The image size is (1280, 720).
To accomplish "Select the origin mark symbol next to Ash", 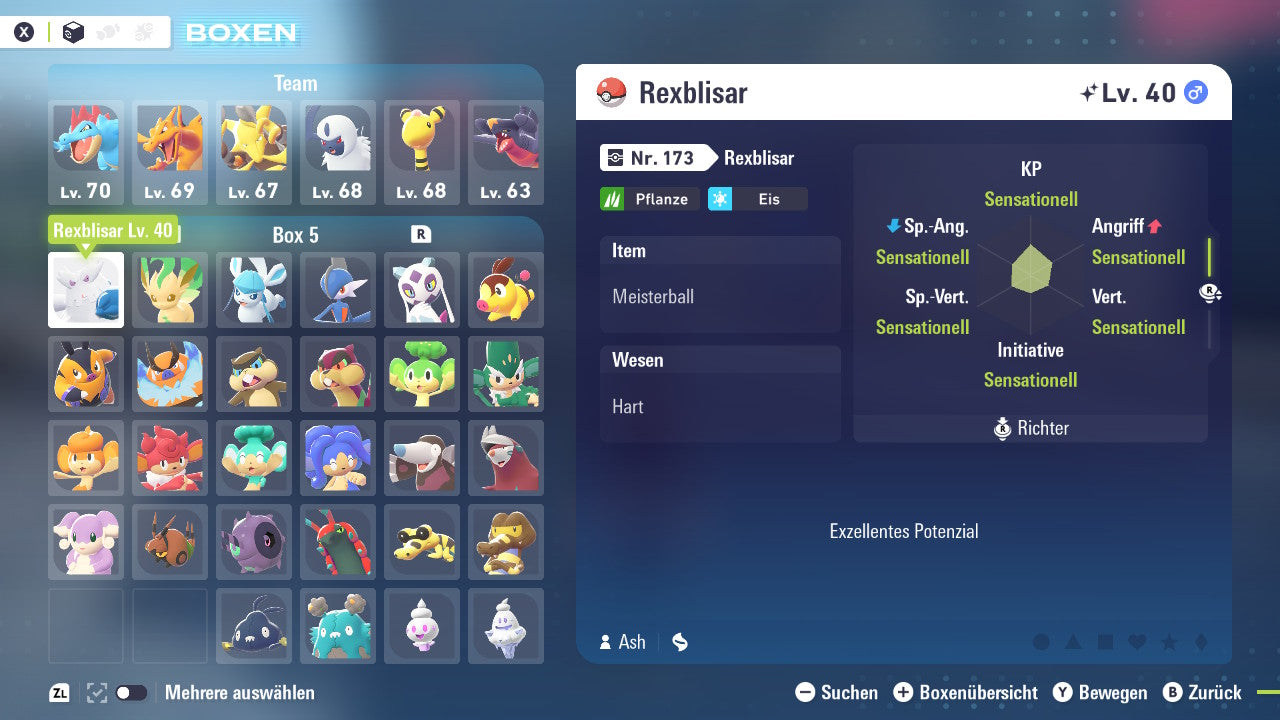I will (x=679, y=642).
